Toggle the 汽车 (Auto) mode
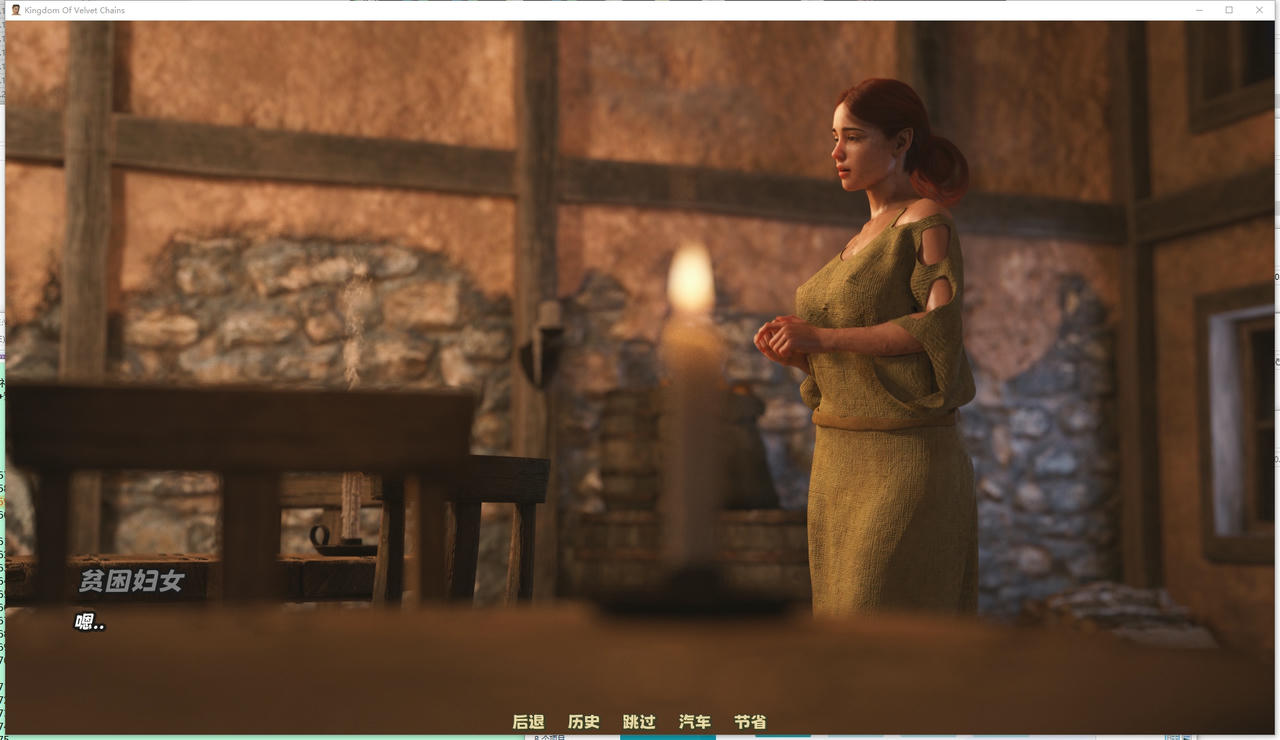 coord(695,722)
